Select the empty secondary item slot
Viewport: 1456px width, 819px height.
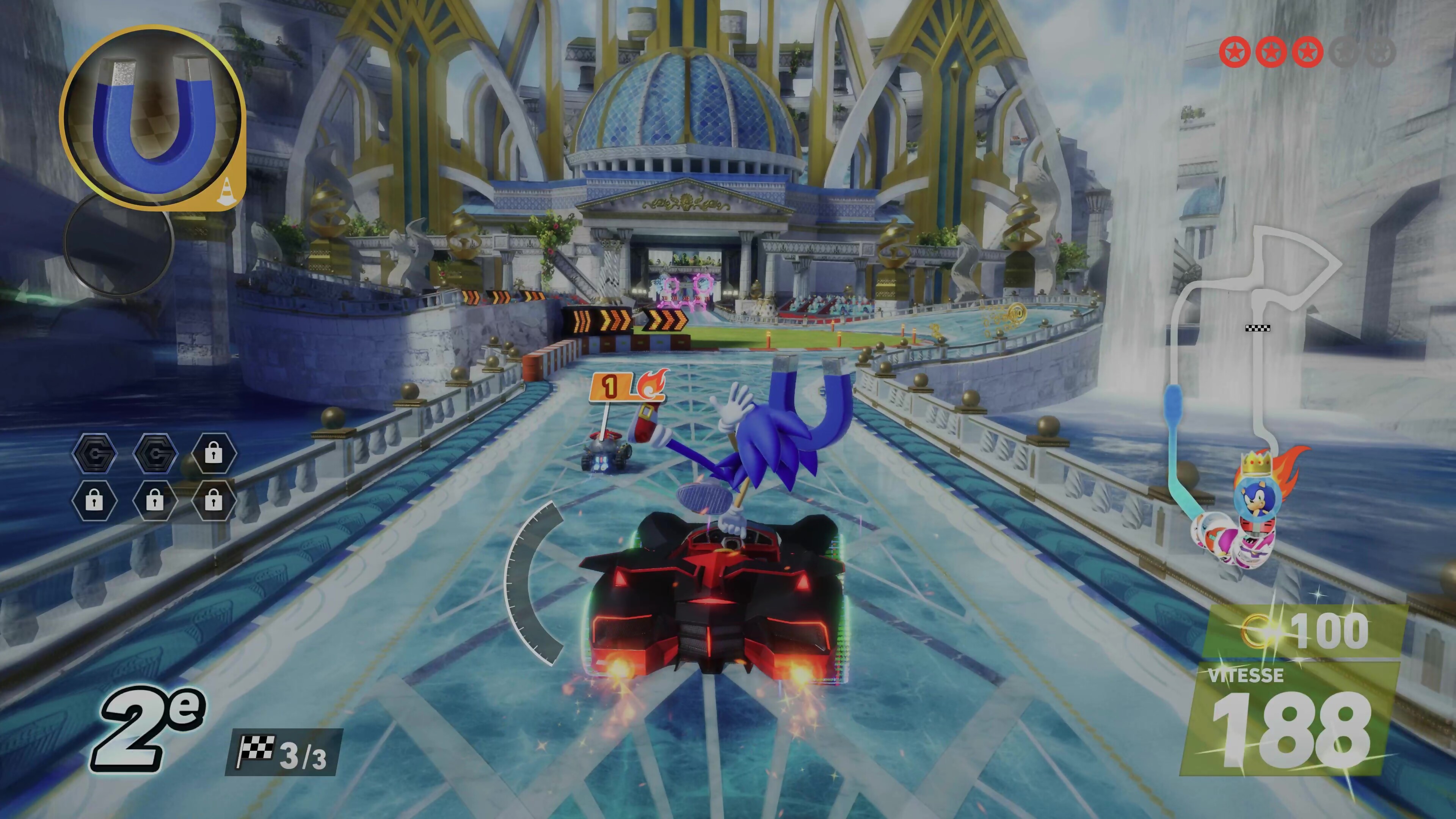[x=118, y=243]
